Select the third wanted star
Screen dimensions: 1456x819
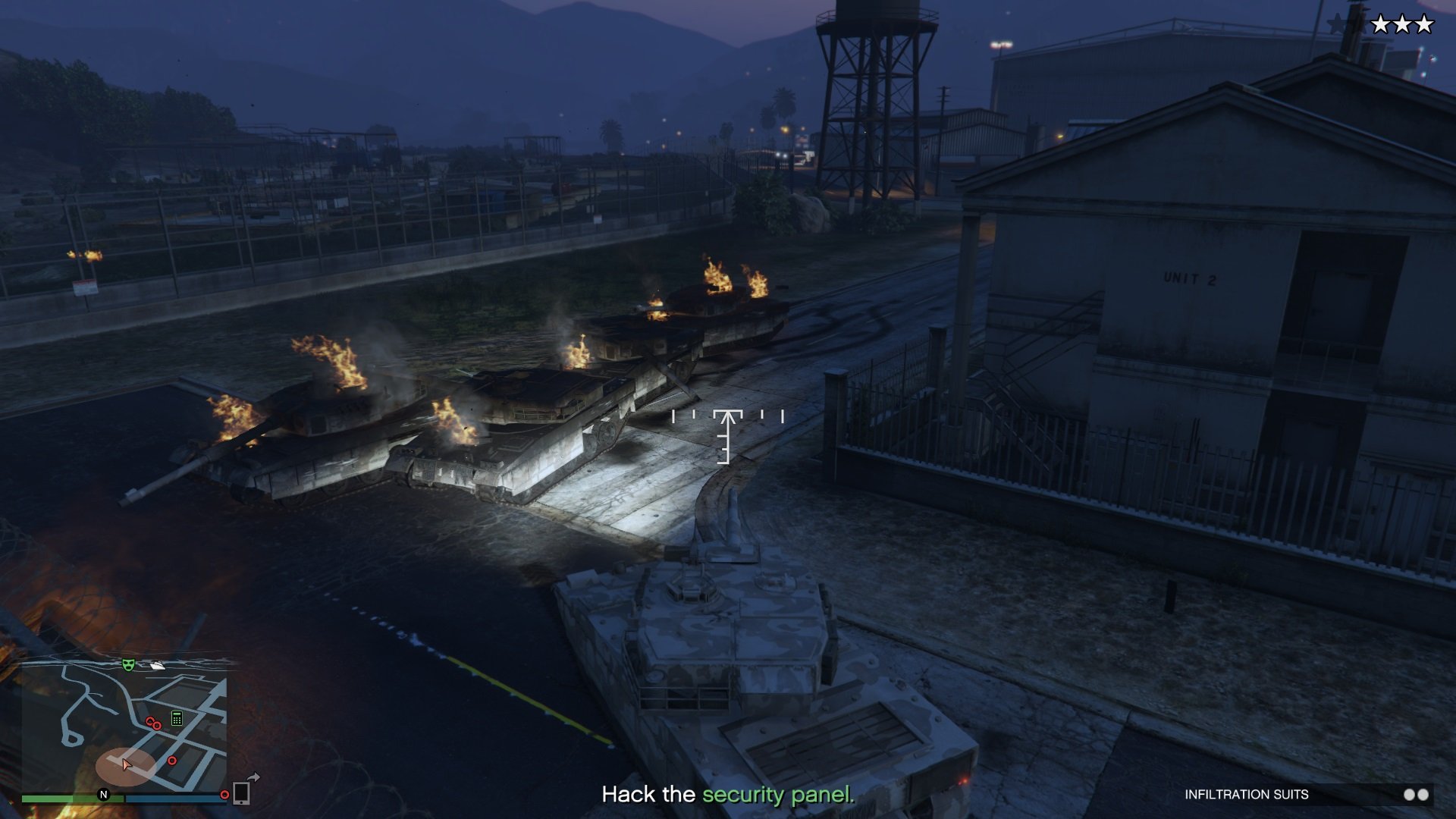click(1424, 24)
